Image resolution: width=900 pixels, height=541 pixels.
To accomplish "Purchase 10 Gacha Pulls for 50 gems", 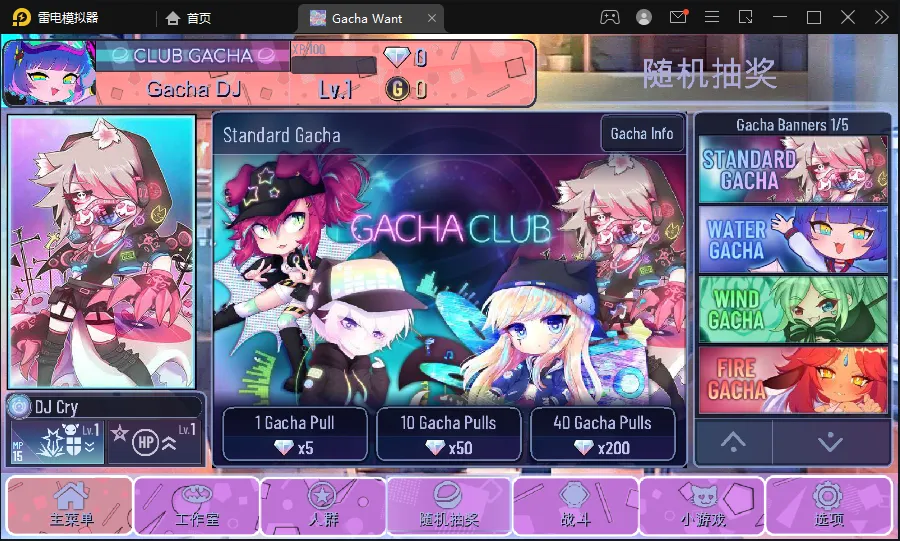I will pos(448,434).
